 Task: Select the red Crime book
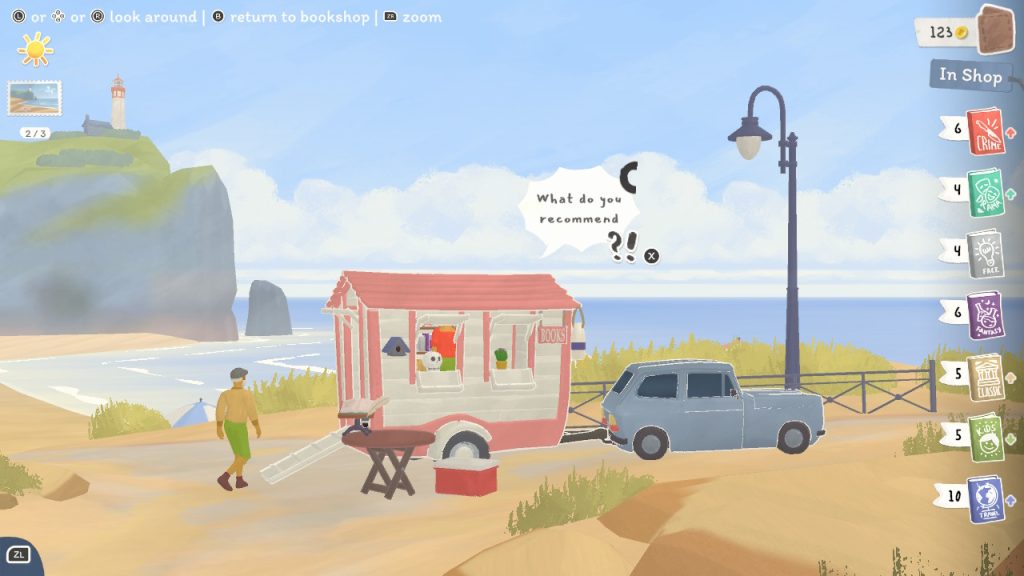(x=985, y=132)
